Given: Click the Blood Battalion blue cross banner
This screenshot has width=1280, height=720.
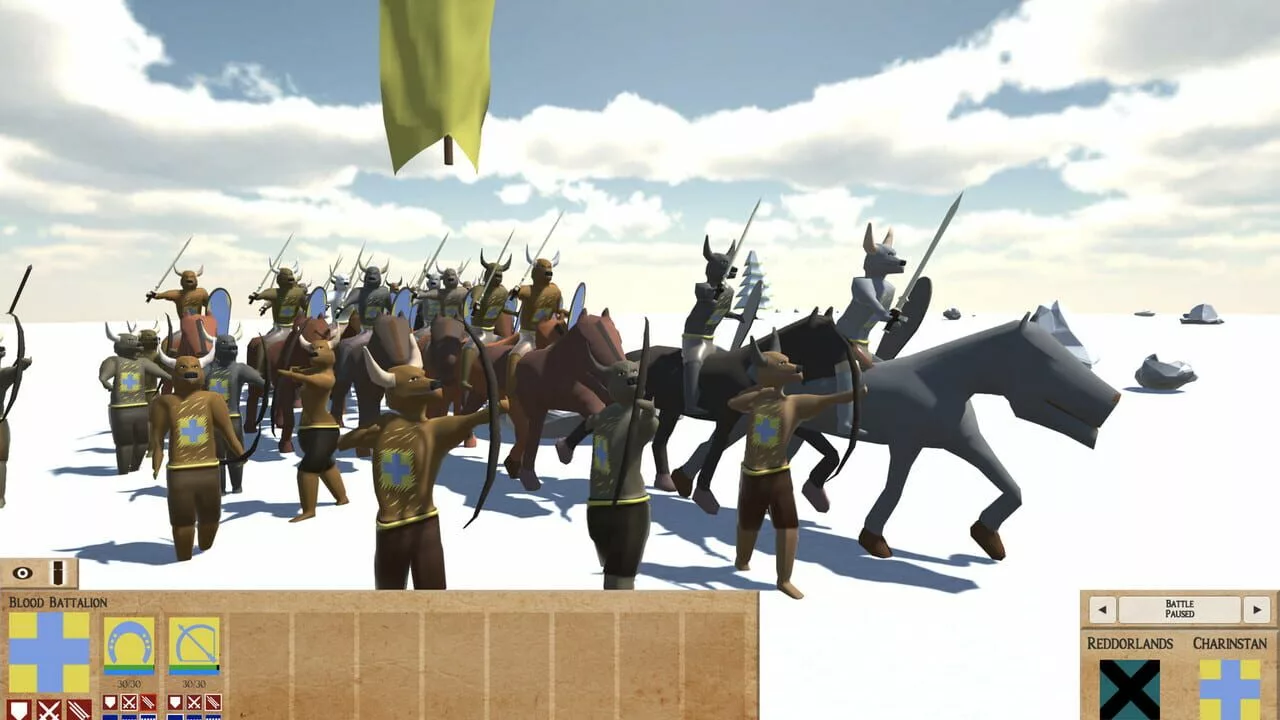Looking at the screenshot, I should pyautogui.click(x=47, y=651).
